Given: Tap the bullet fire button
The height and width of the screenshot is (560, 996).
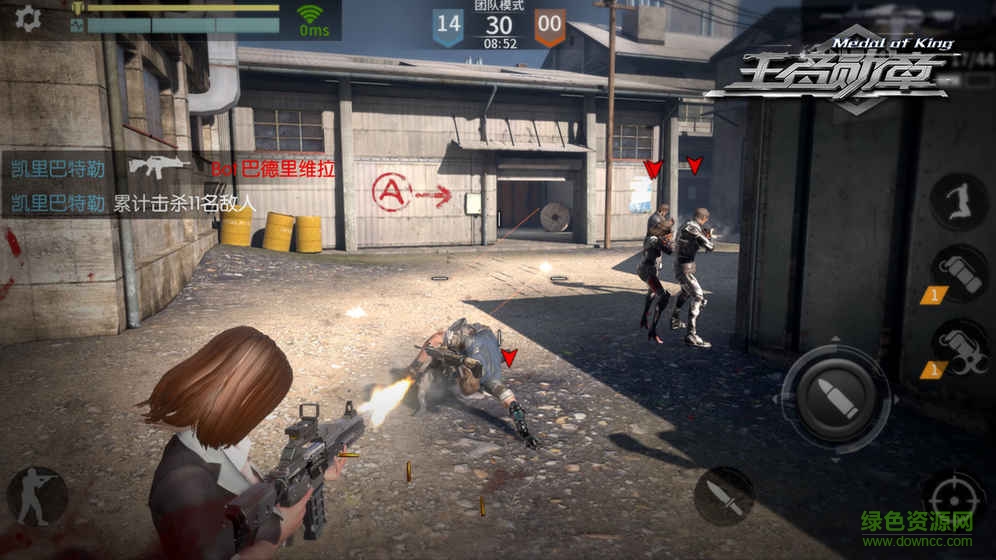Looking at the screenshot, I should (835, 399).
